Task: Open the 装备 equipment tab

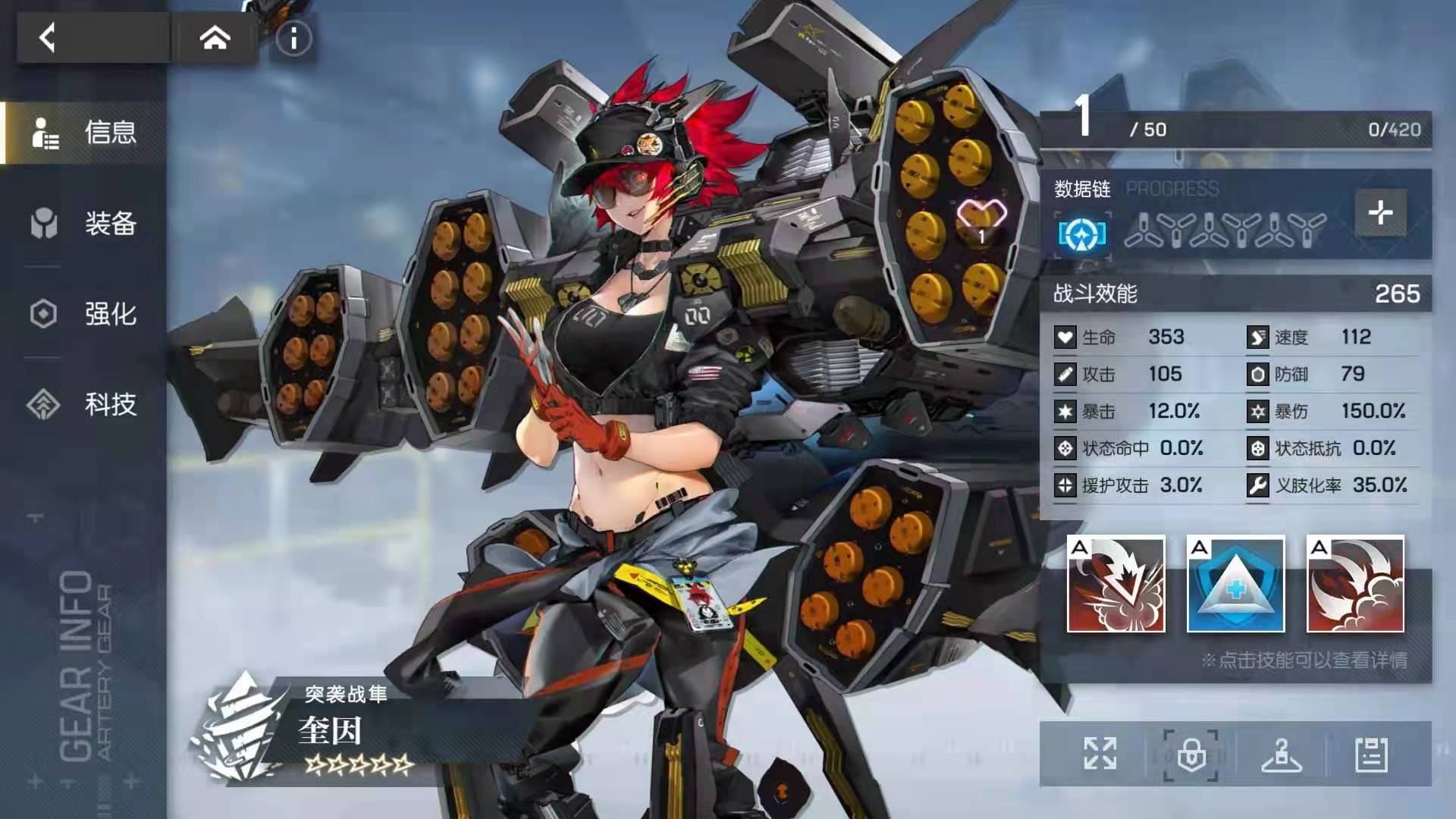Action: point(85,224)
